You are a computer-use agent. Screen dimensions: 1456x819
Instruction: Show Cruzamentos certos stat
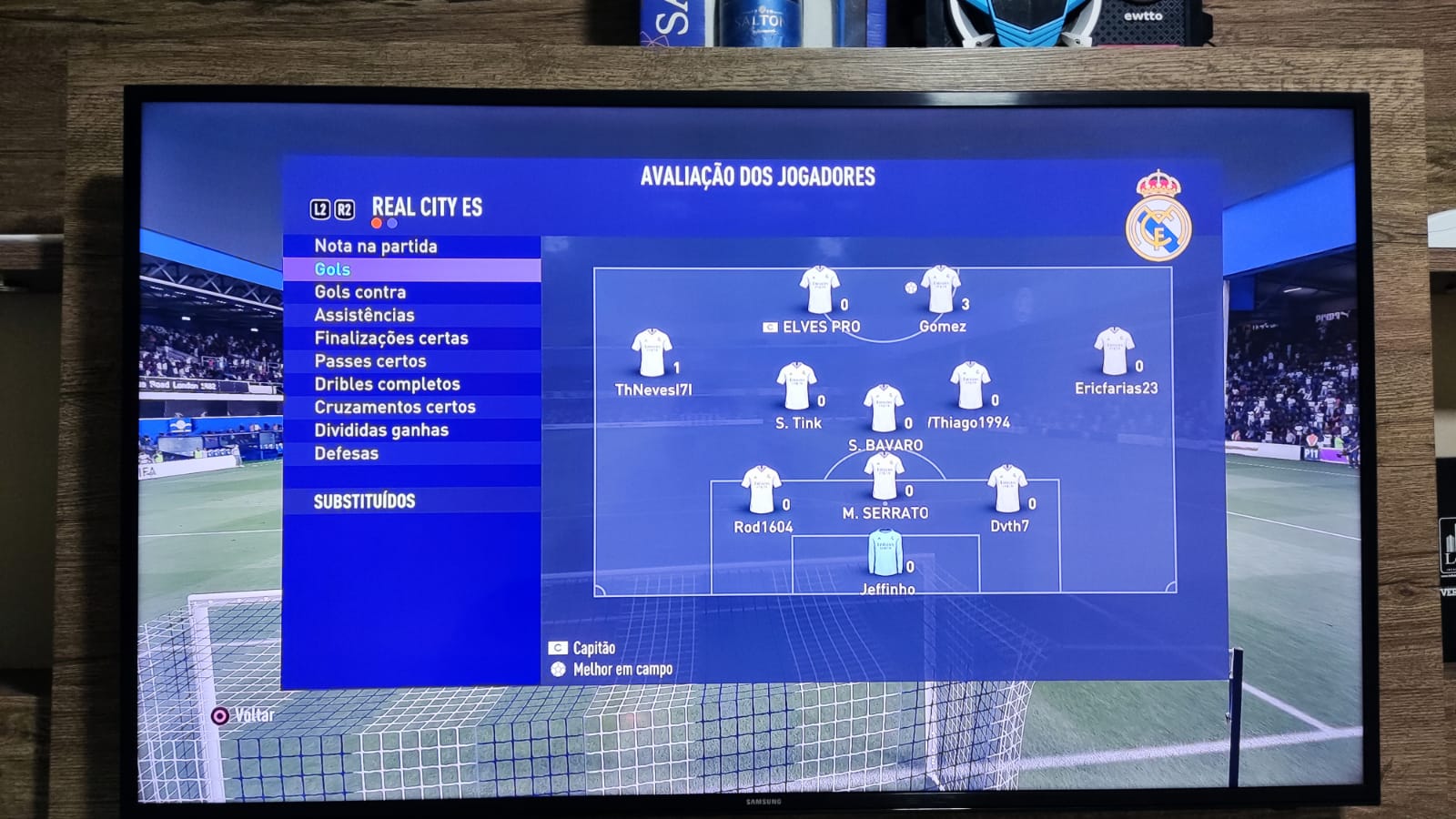click(x=395, y=407)
